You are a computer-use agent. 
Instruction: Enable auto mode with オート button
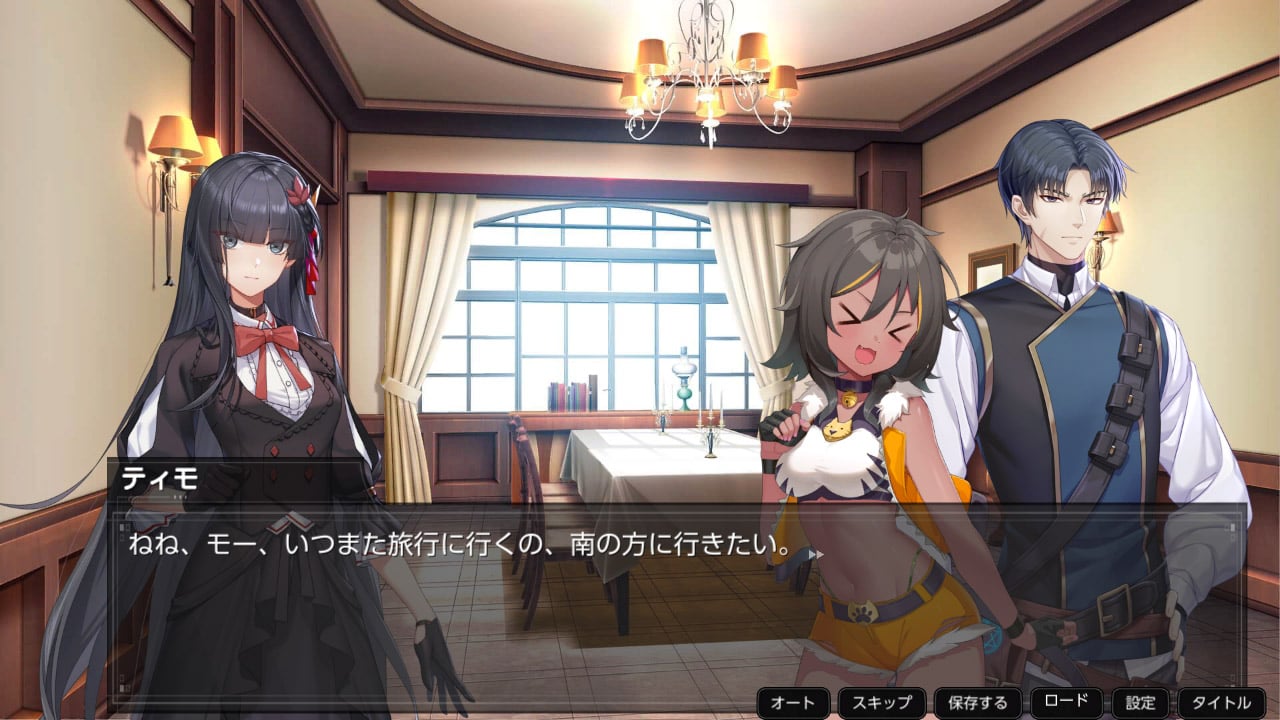793,703
